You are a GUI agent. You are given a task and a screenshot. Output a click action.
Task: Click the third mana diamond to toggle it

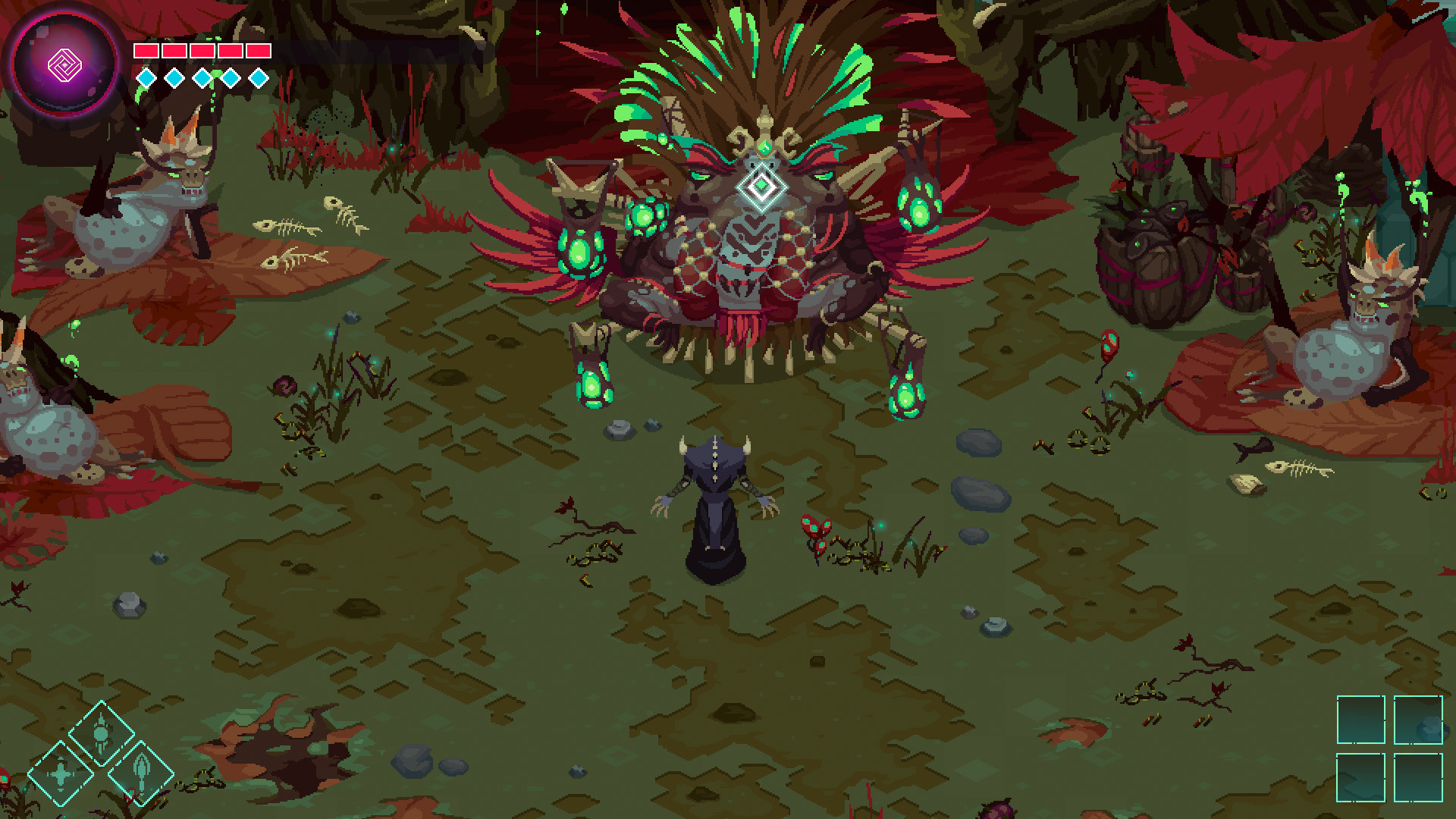[x=201, y=76]
